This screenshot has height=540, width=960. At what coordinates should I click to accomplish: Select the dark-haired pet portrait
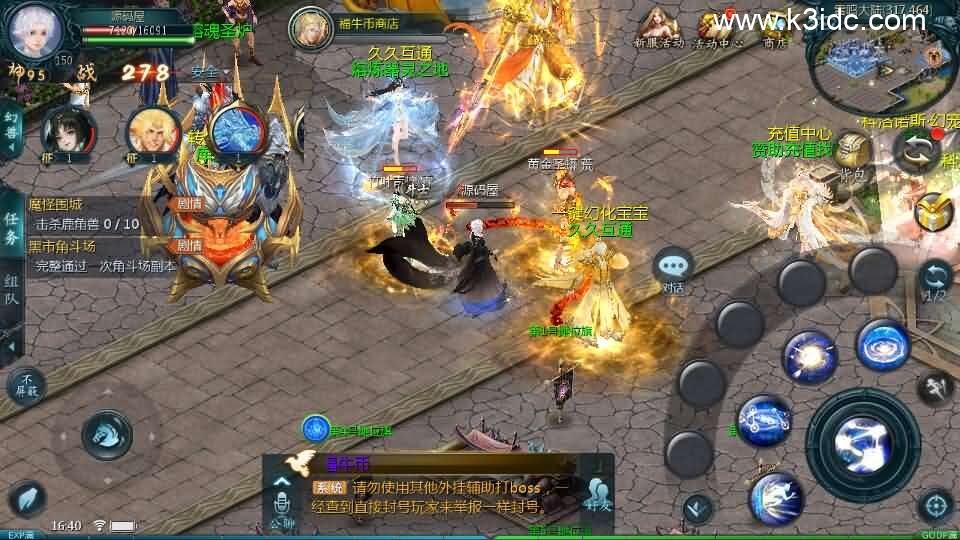[68, 132]
